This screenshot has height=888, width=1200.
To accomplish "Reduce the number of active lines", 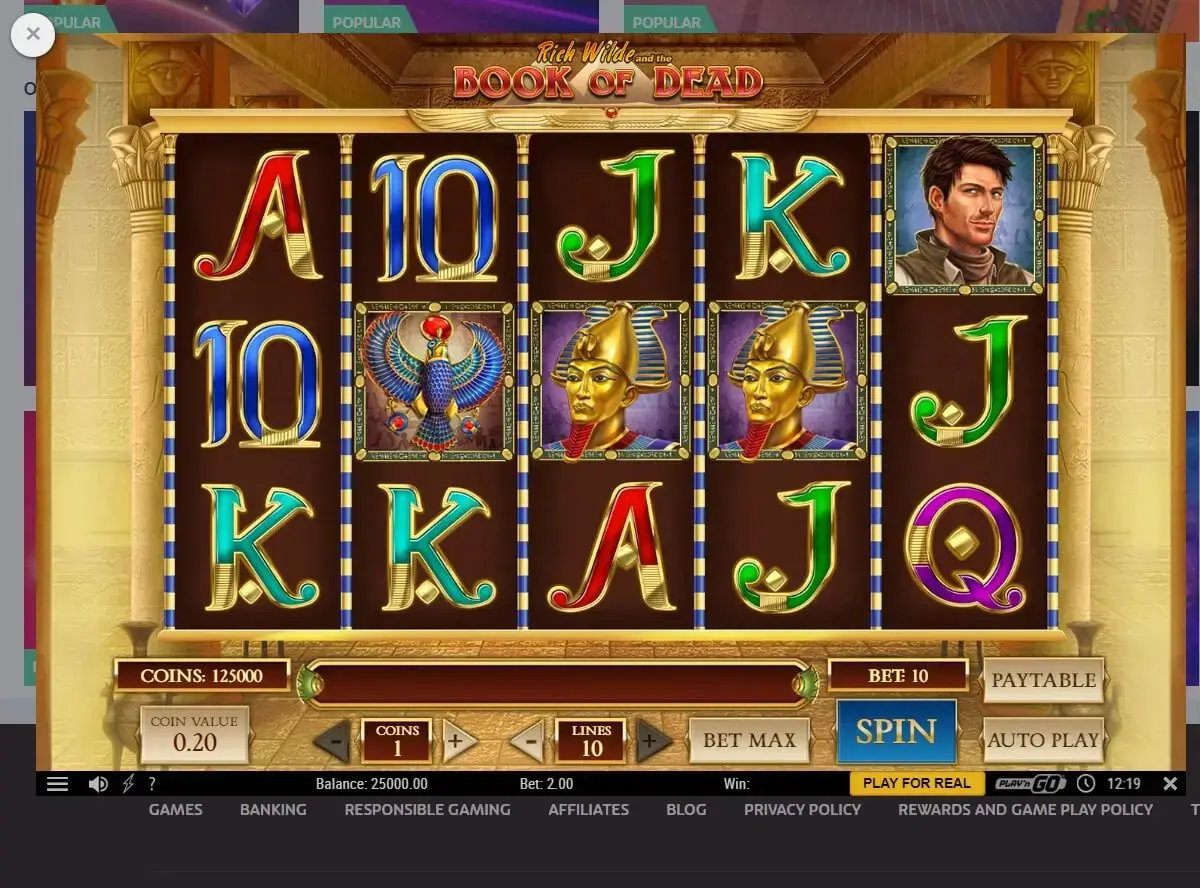I will pyautogui.click(x=529, y=742).
